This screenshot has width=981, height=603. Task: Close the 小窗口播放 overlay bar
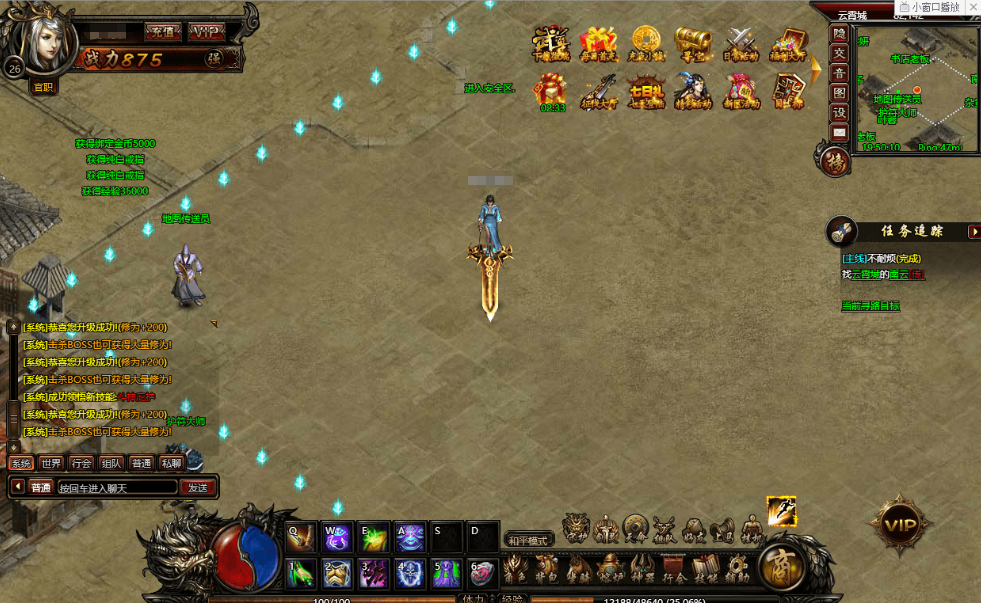click(x=973, y=7)
